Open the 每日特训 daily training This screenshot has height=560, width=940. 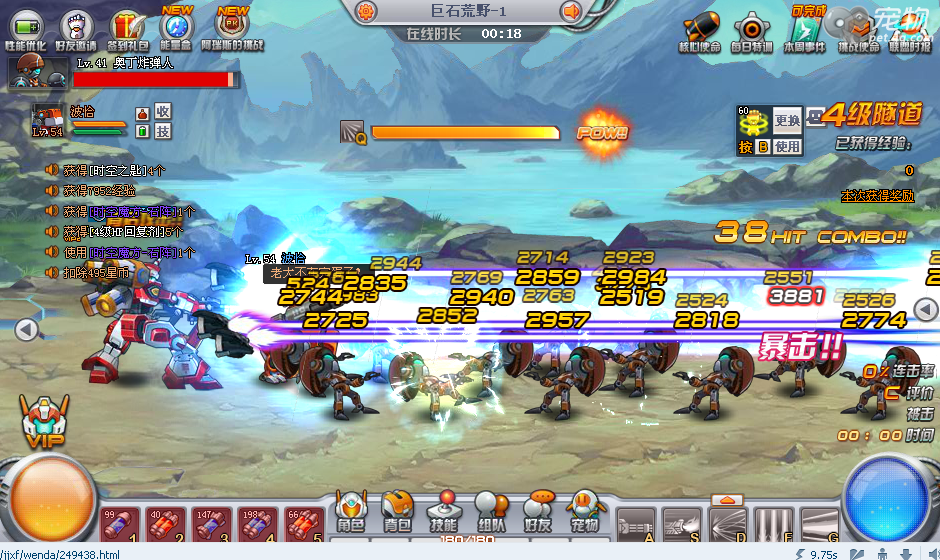(x=751, y=30)
